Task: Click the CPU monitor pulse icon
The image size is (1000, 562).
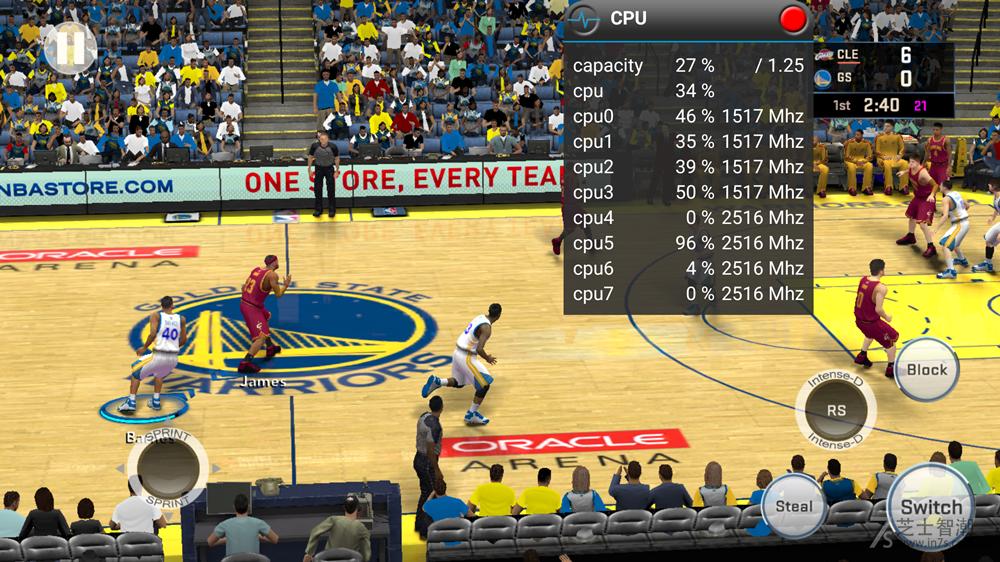Action: (583, 19)
